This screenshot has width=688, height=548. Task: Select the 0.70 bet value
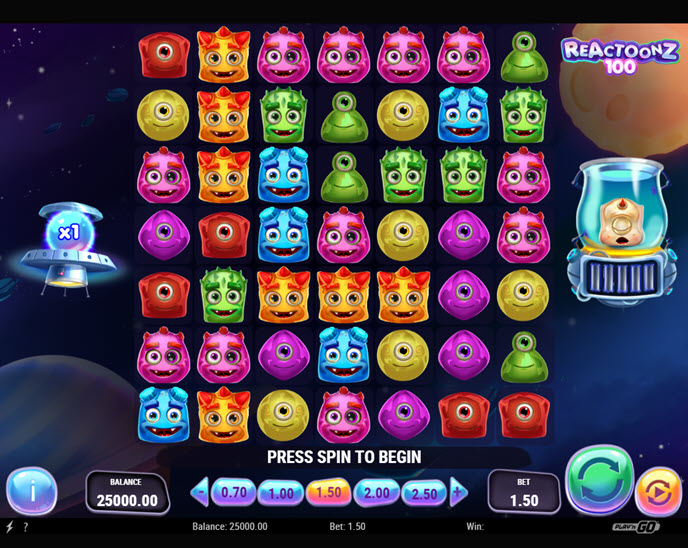click(233, 492)
